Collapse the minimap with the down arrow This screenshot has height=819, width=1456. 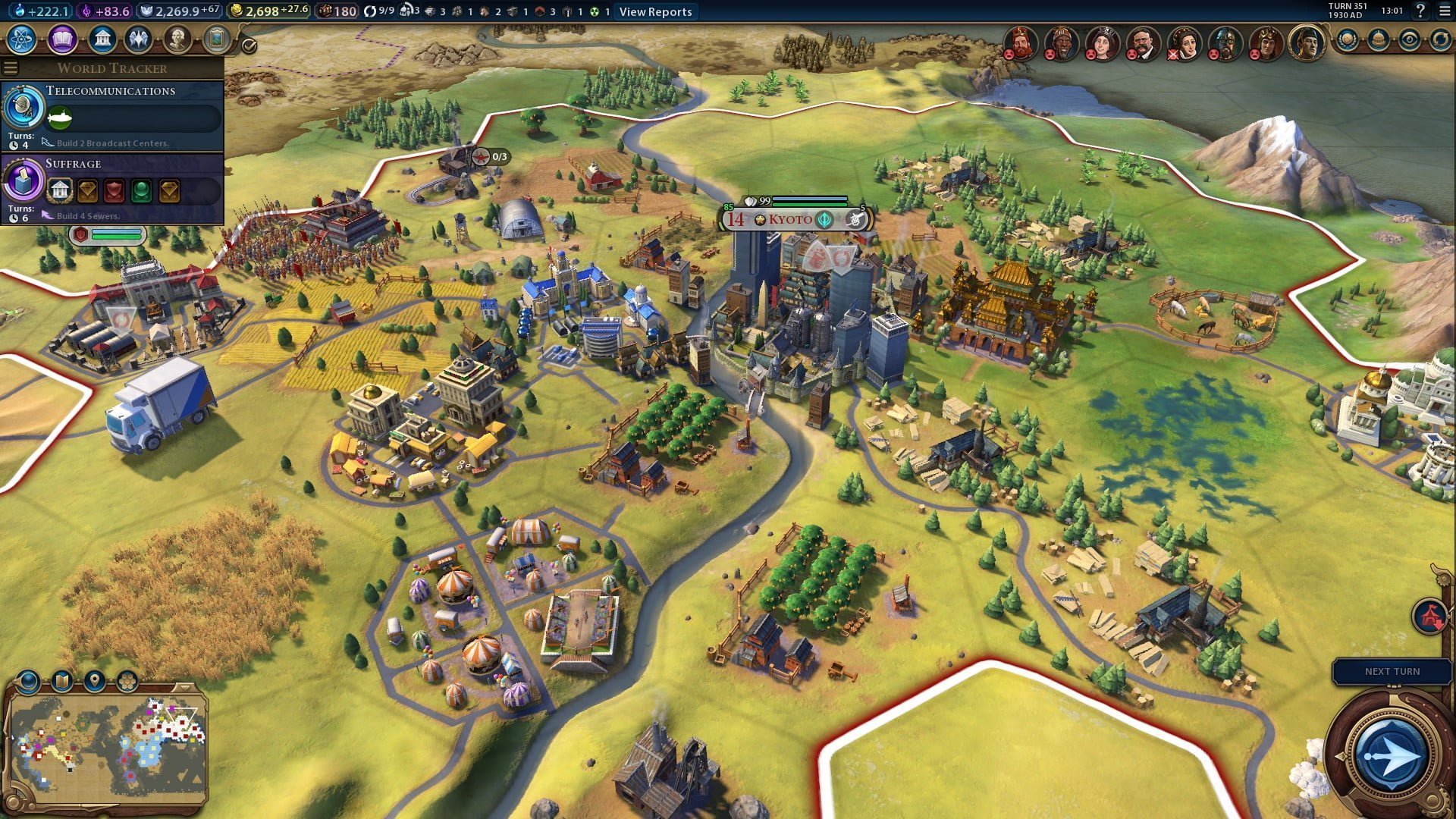pyautogui.click(x=184, y=687)
